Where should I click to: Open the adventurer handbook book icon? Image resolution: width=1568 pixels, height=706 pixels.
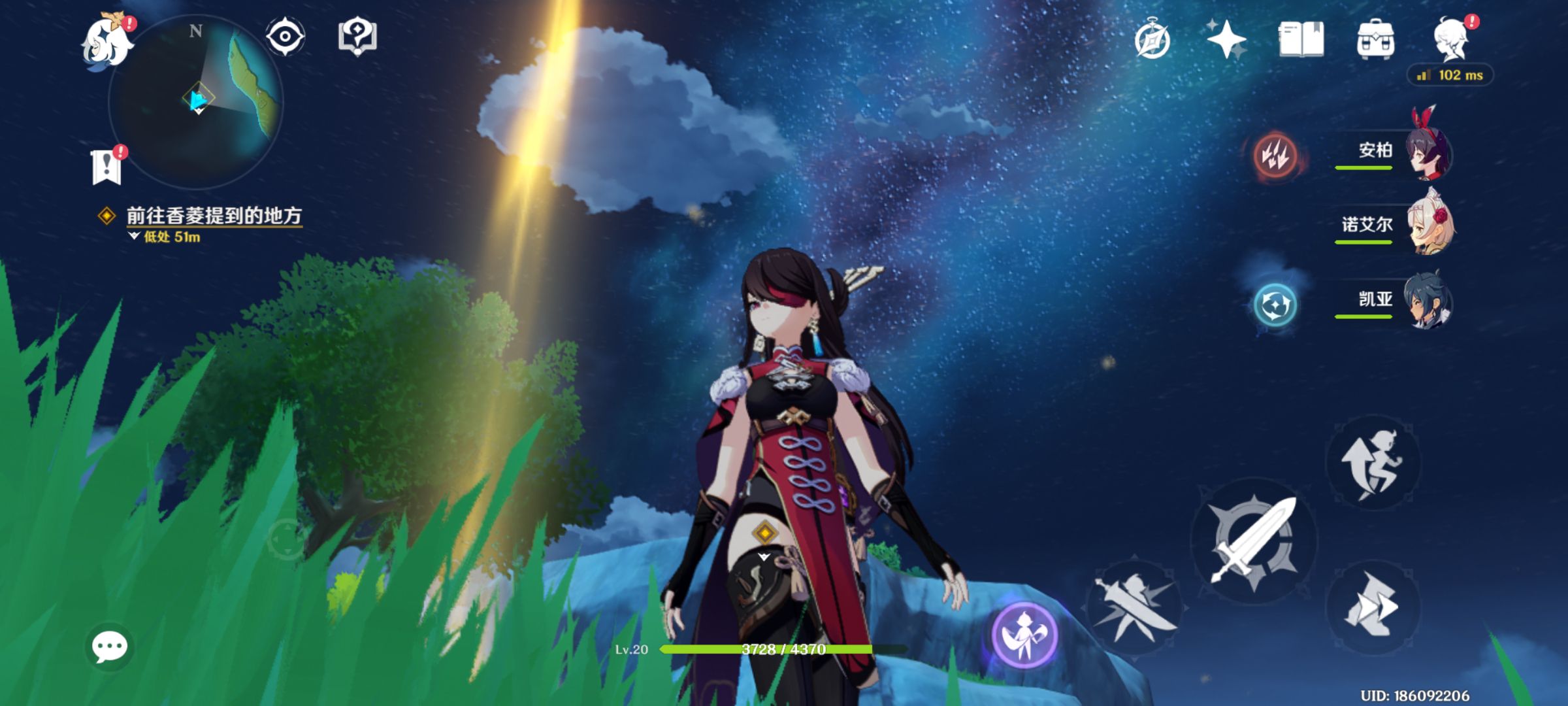(x=1301, y=39)
